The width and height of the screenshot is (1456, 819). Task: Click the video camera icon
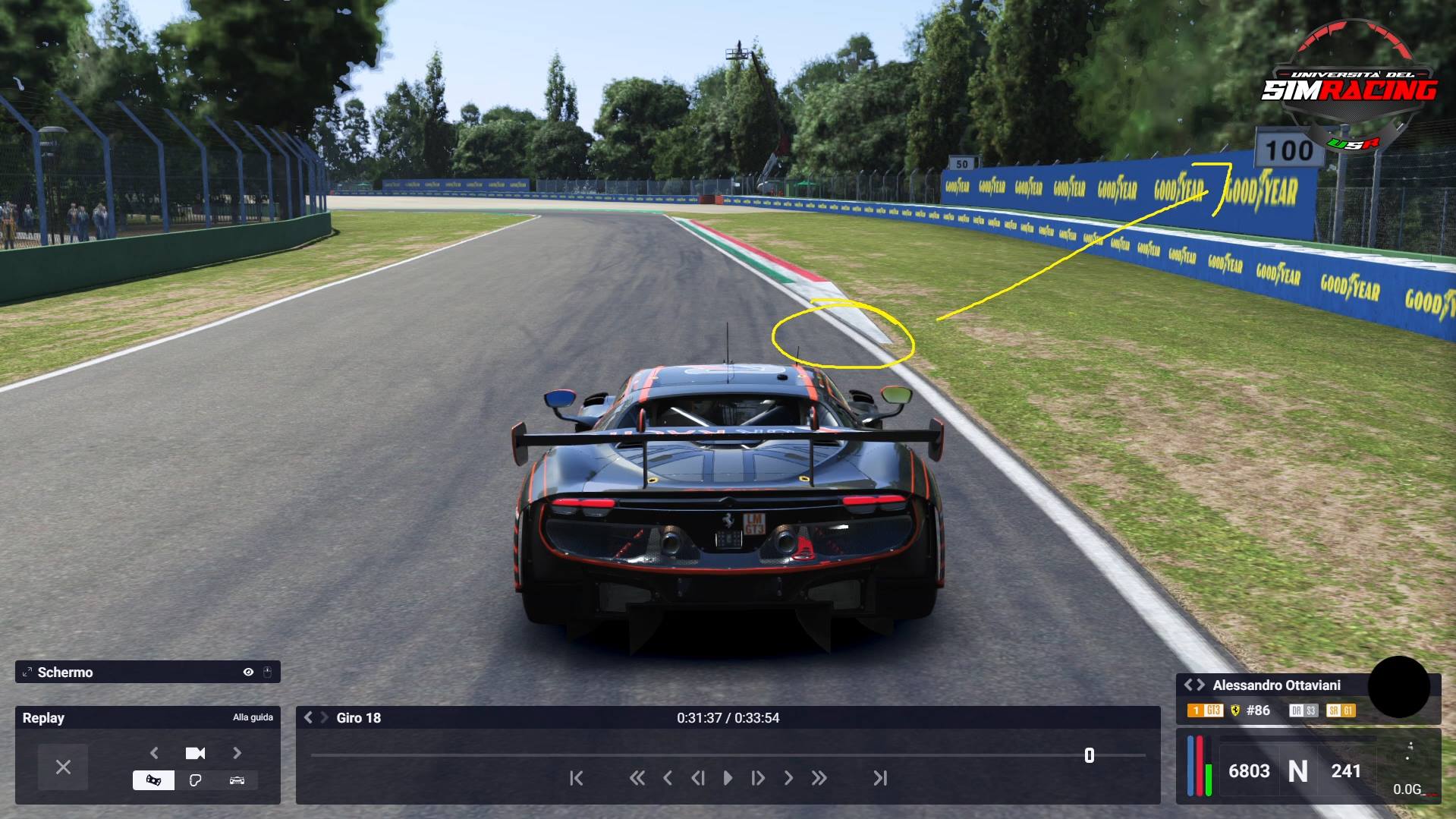[x=195, y=753]
